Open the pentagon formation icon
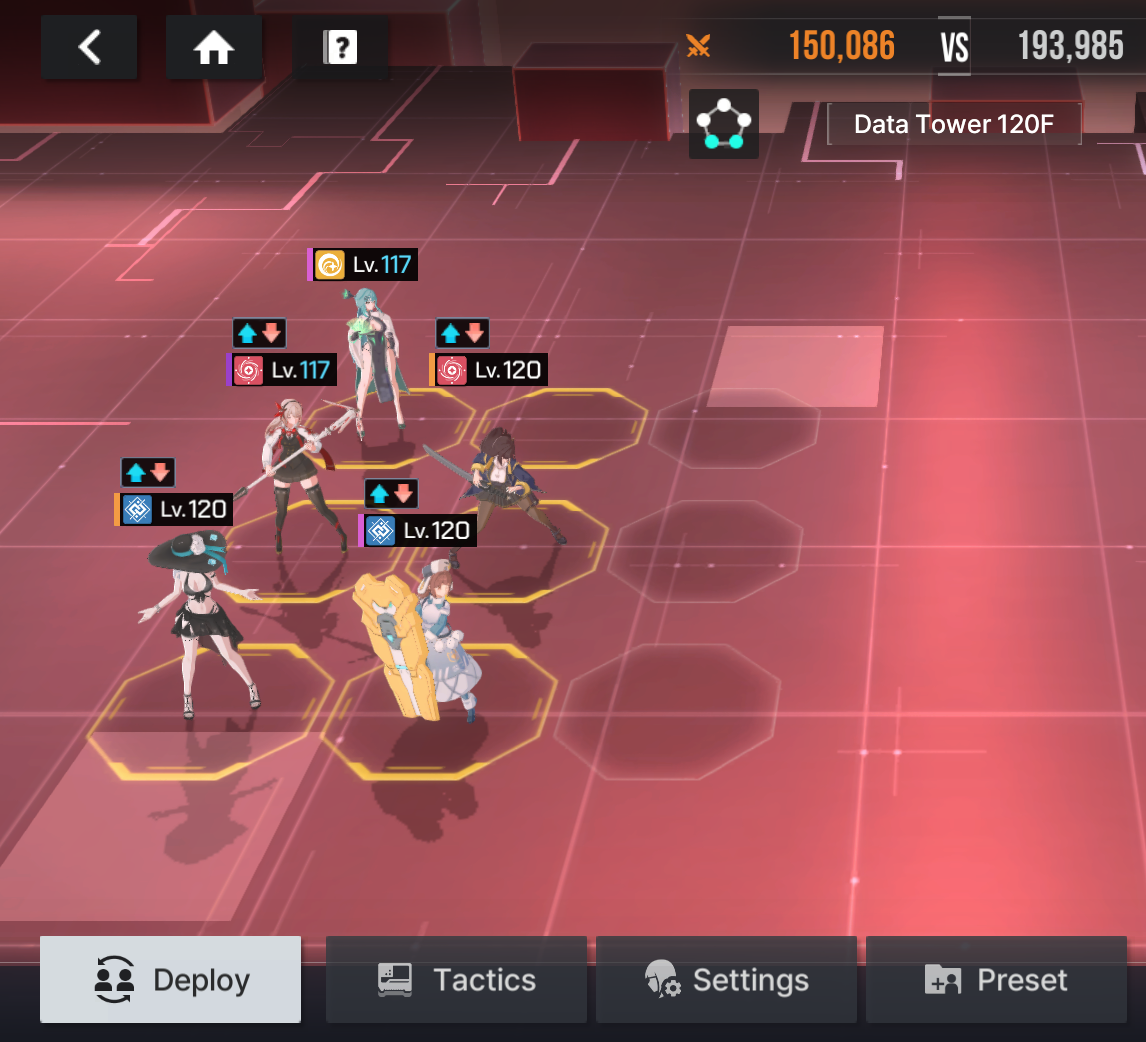The image size is (1146, 1042). click(723, 124)
